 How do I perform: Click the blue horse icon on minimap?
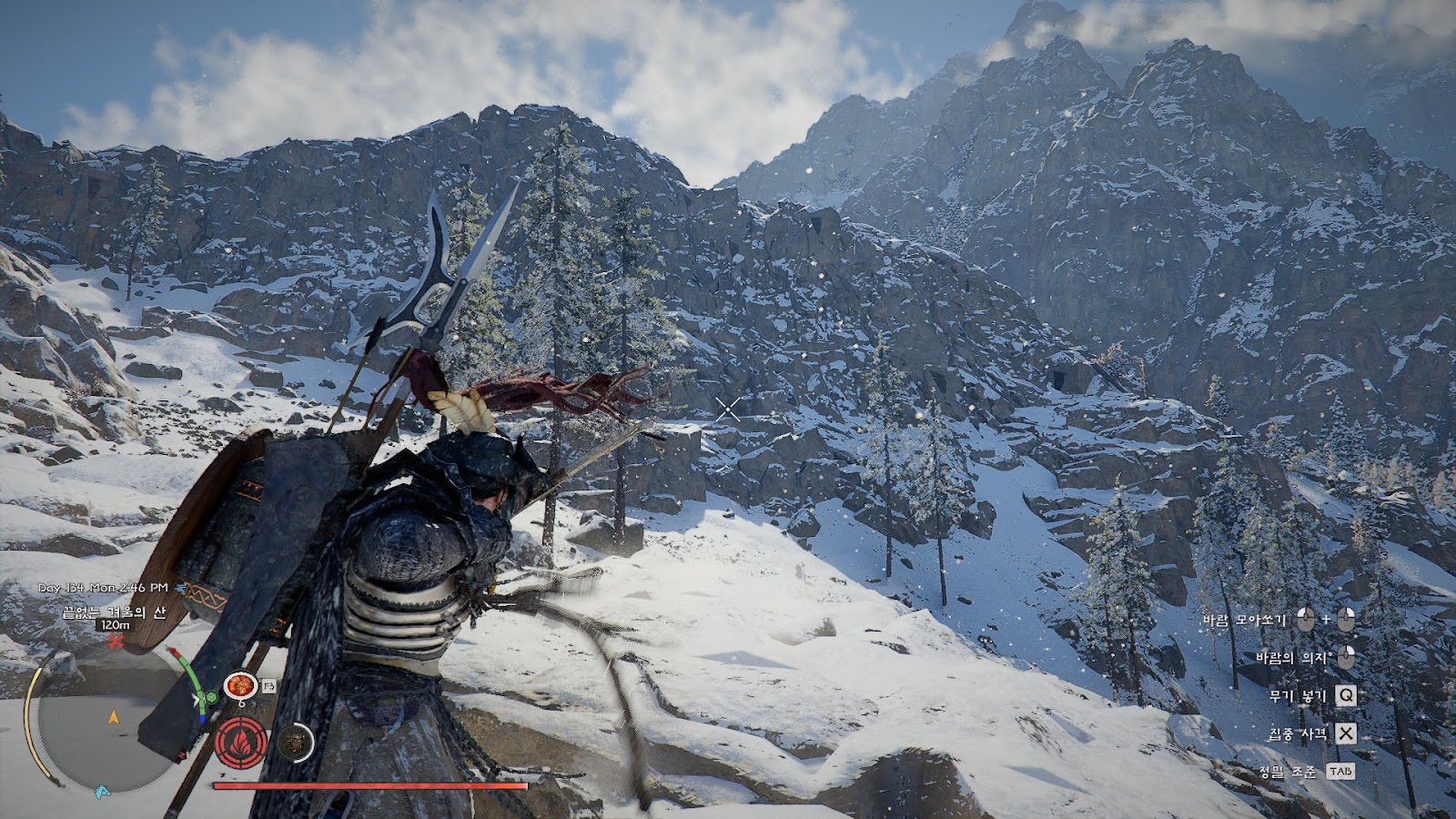pyautogui.click(x=103, y=792)
